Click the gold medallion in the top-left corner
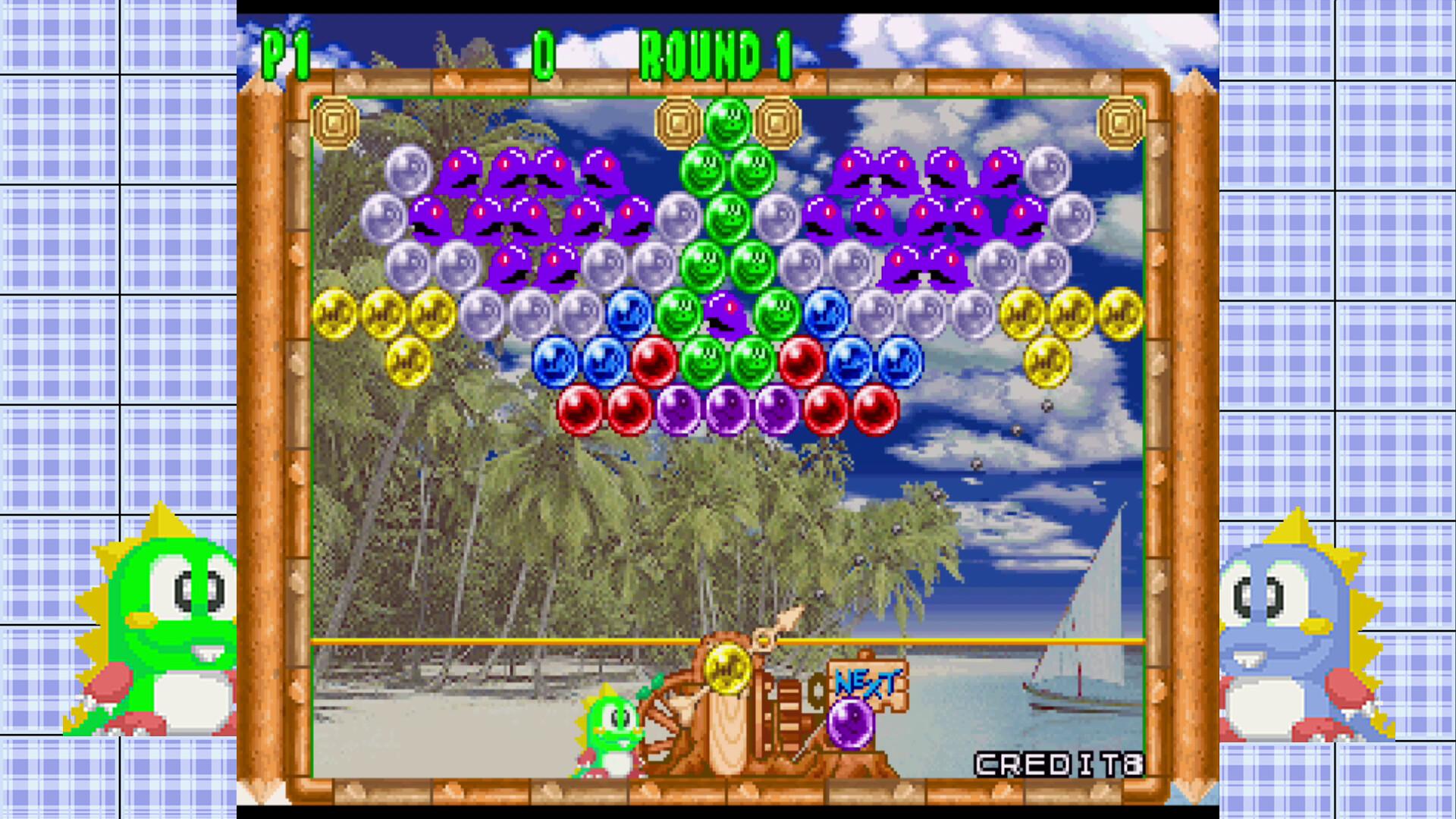Screen dimensions: 1456x819 click(334, 121)
